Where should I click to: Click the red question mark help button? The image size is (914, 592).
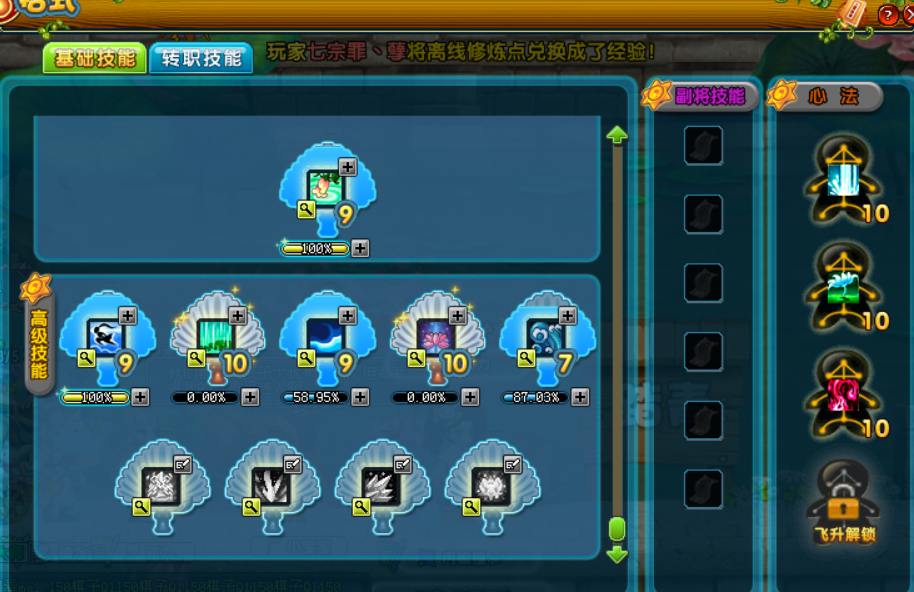(x=887, y=14)
